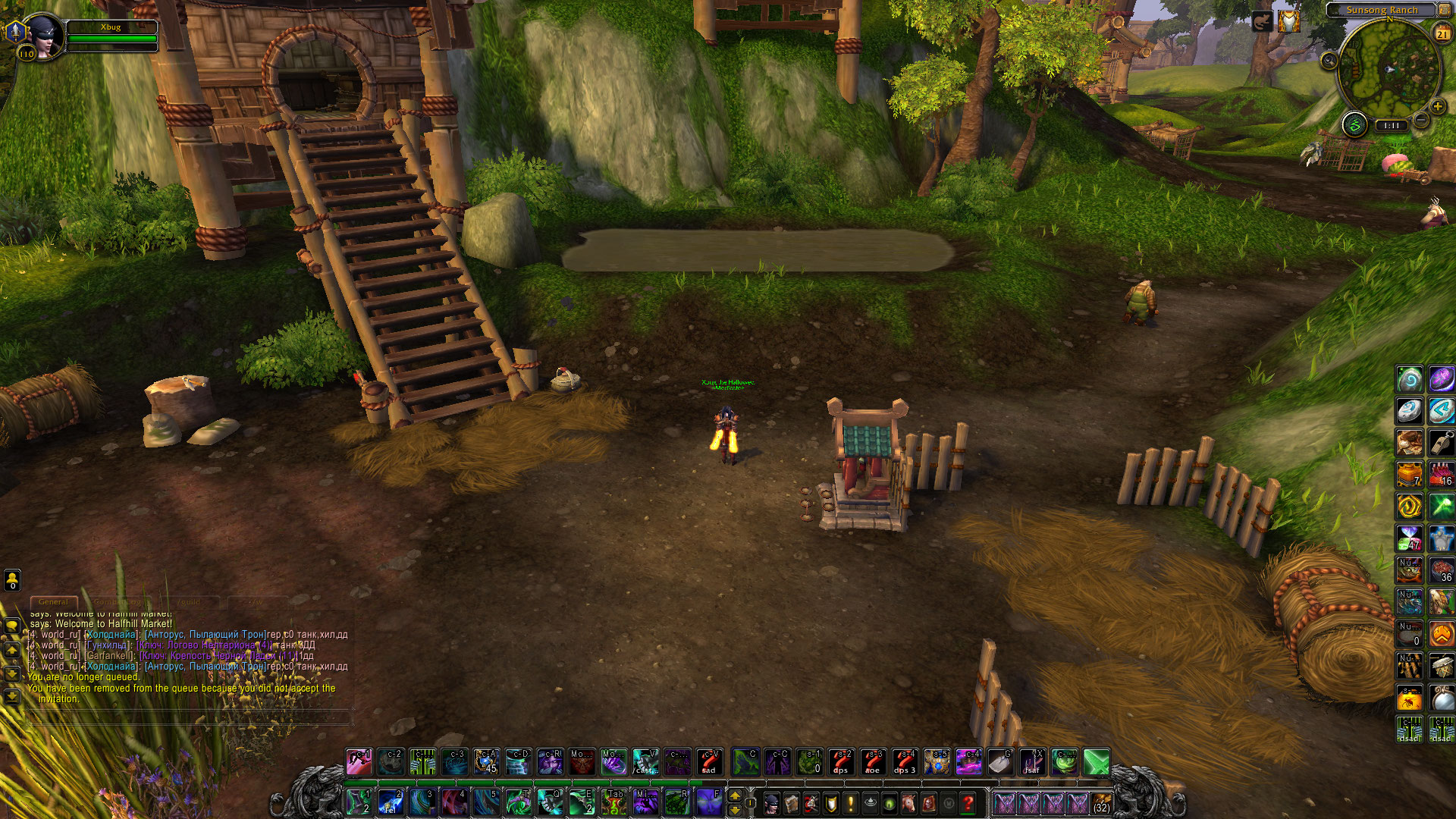Use the macro labeled dps
This screenshot has width=1456, height=819.
click(x=841, y=762)
